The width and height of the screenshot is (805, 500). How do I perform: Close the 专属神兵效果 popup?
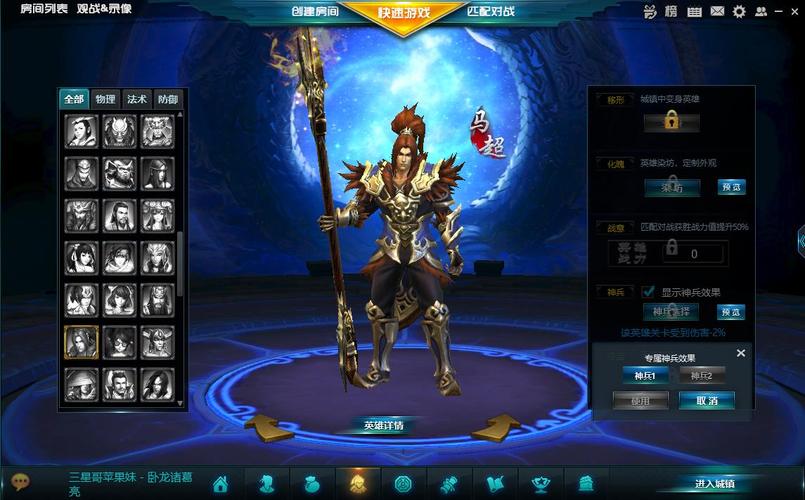(x=741, y=353)
